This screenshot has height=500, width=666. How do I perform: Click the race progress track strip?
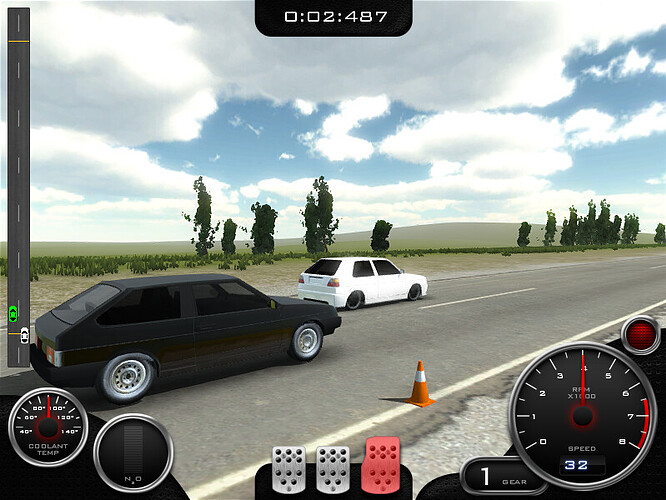[x=18, y=180]
